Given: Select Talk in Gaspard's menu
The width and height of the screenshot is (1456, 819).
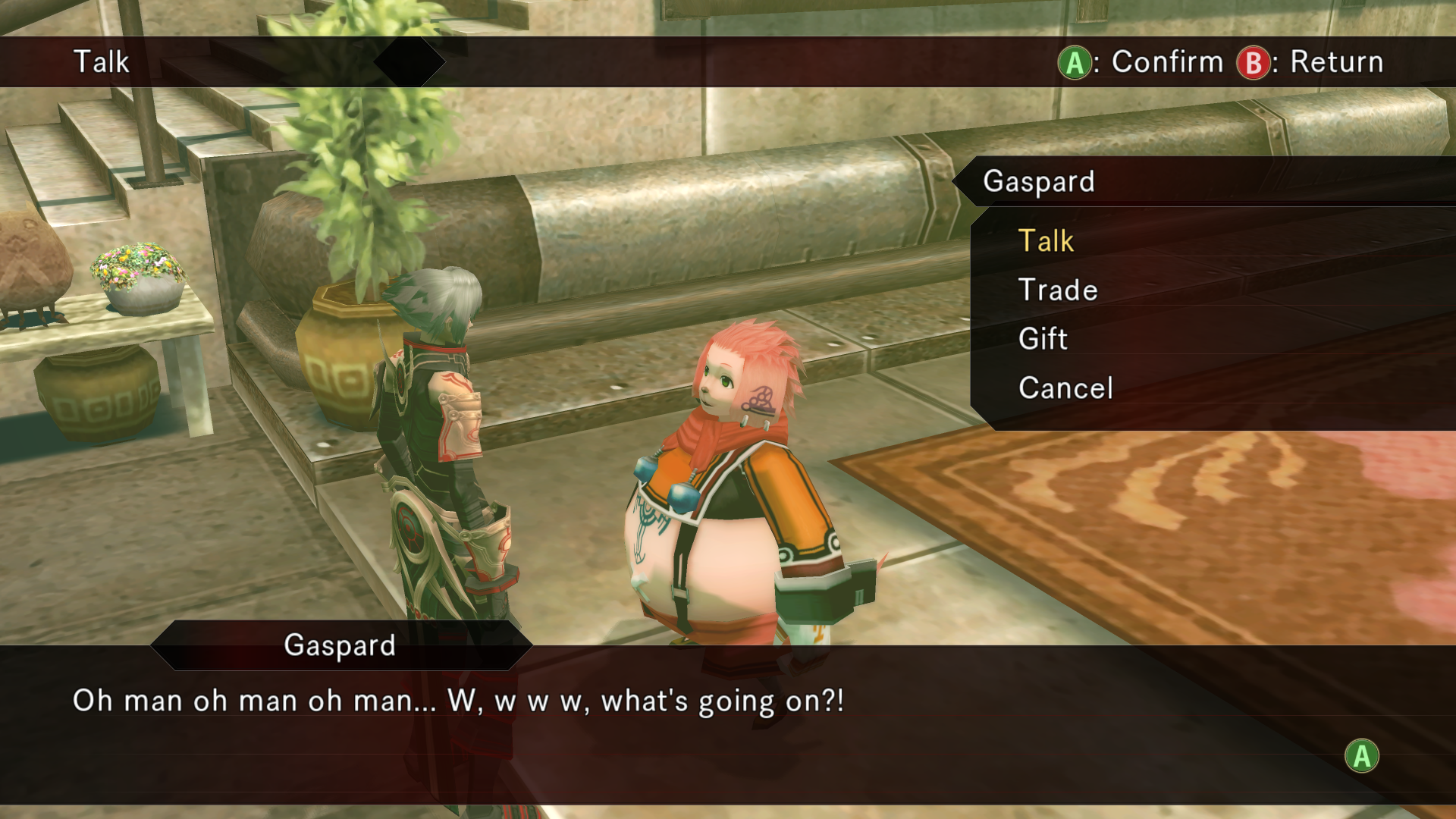Looking at the screenshot, I should click(1046, 241).
